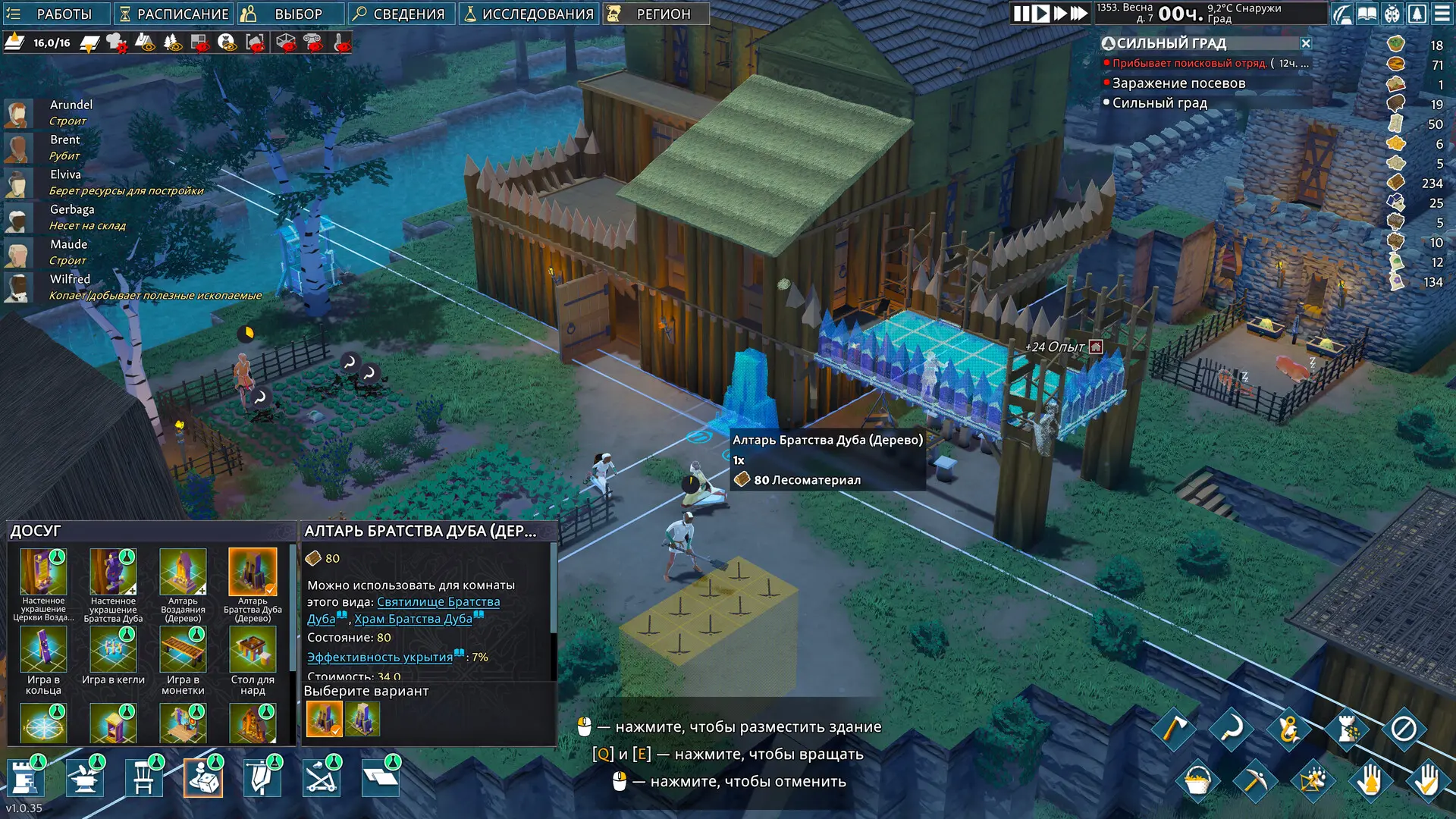
Task: Follow the Храм Братства Дуба link
Action: click(x=413, y=619)
